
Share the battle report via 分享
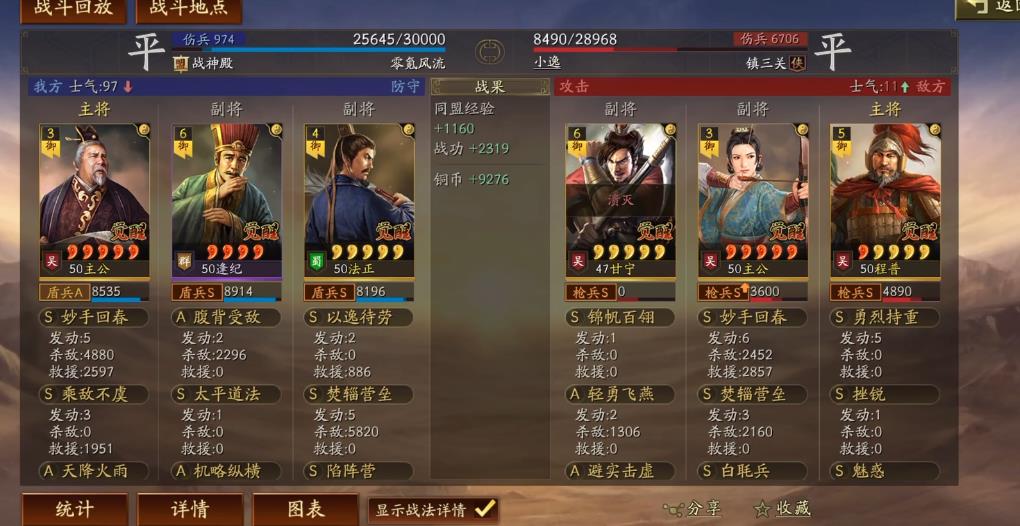(x=692, y=509)
